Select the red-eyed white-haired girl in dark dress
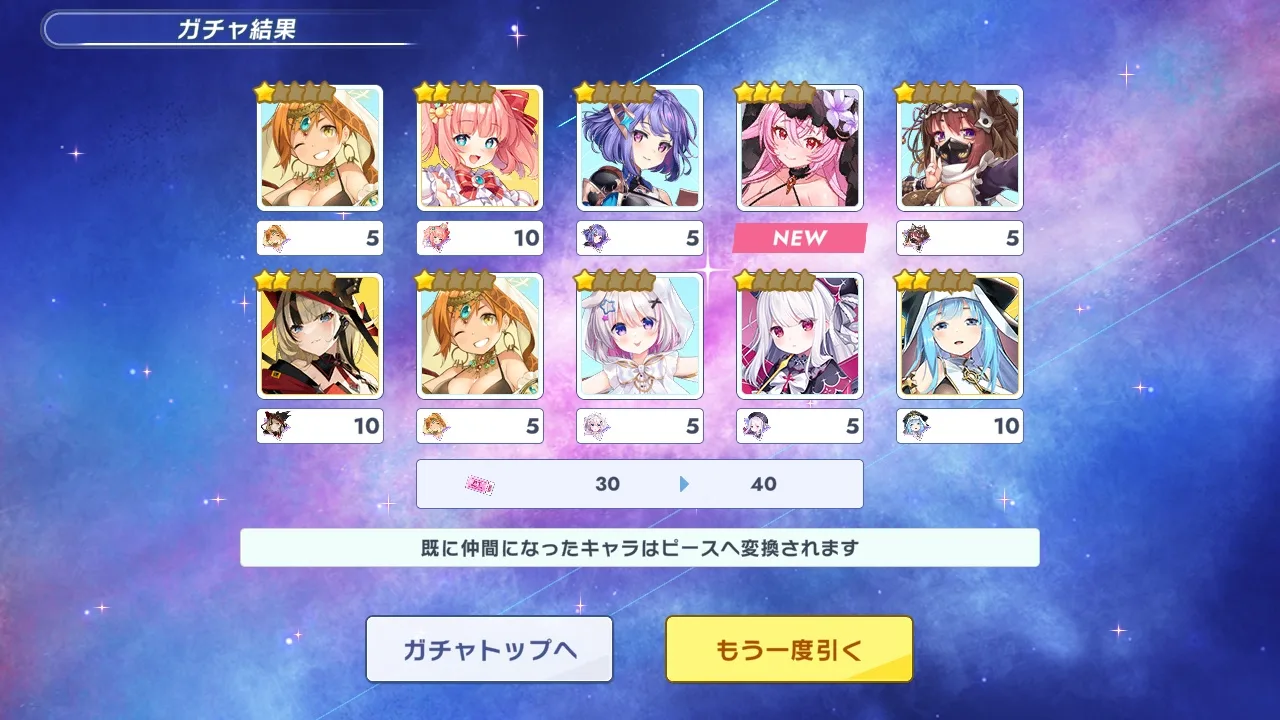 coord(800,336)
